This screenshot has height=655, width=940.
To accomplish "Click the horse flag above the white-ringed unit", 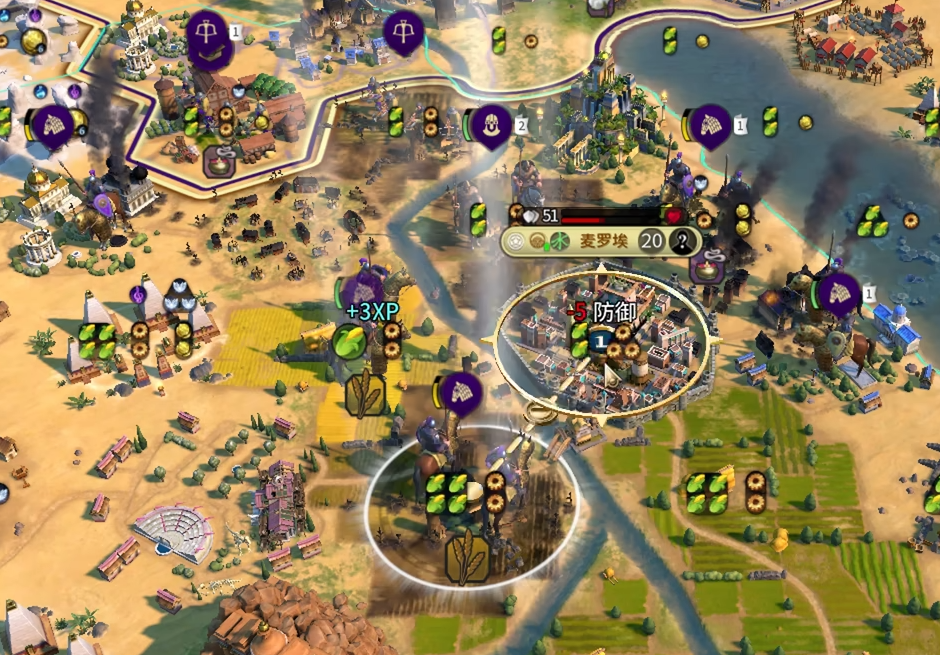I will [461, 393].
